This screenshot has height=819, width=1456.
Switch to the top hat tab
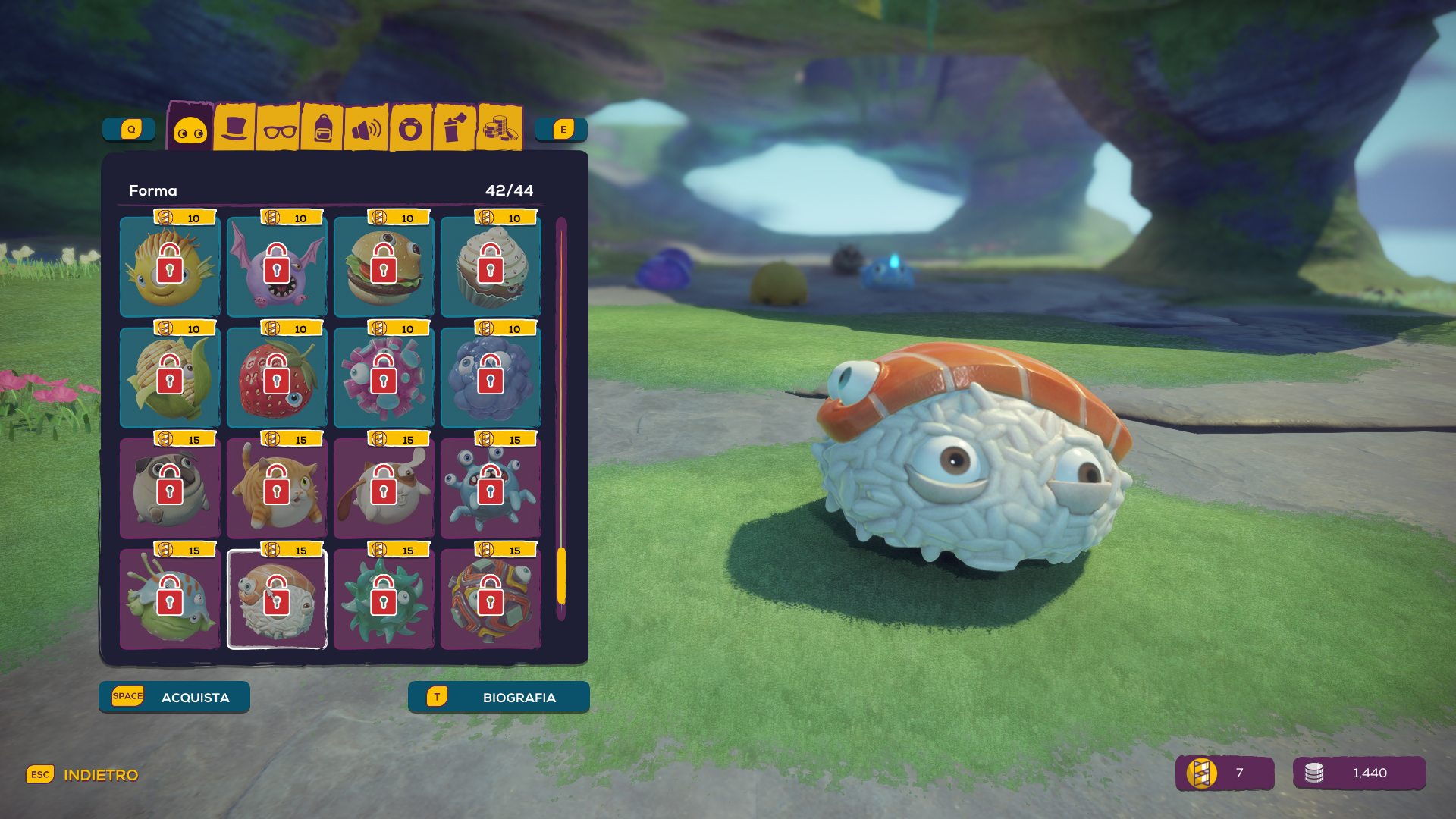click(x=234, y=129)
